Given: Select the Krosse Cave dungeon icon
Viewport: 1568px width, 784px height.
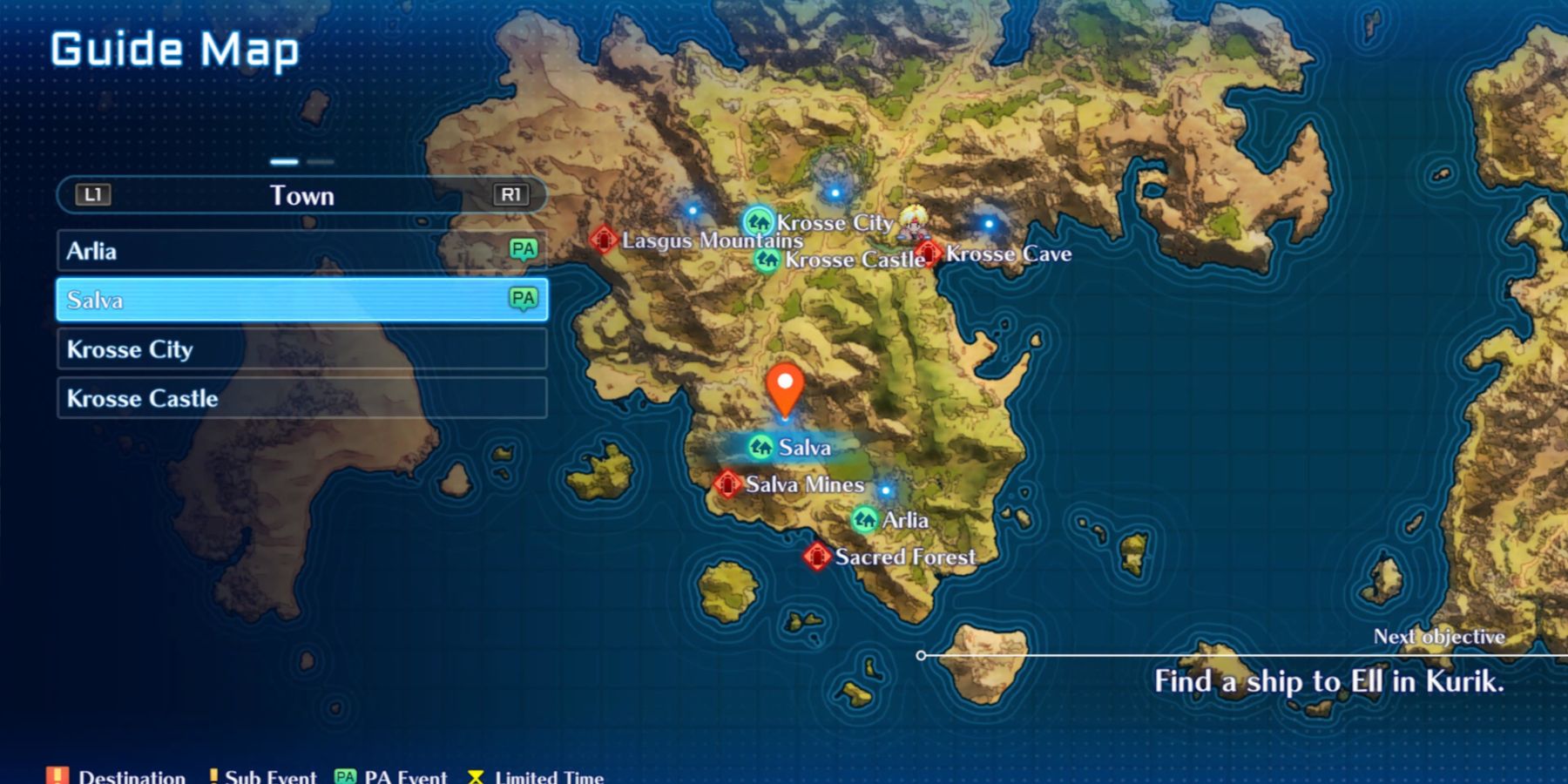Looking at the screenshot, I should (927, 253).
